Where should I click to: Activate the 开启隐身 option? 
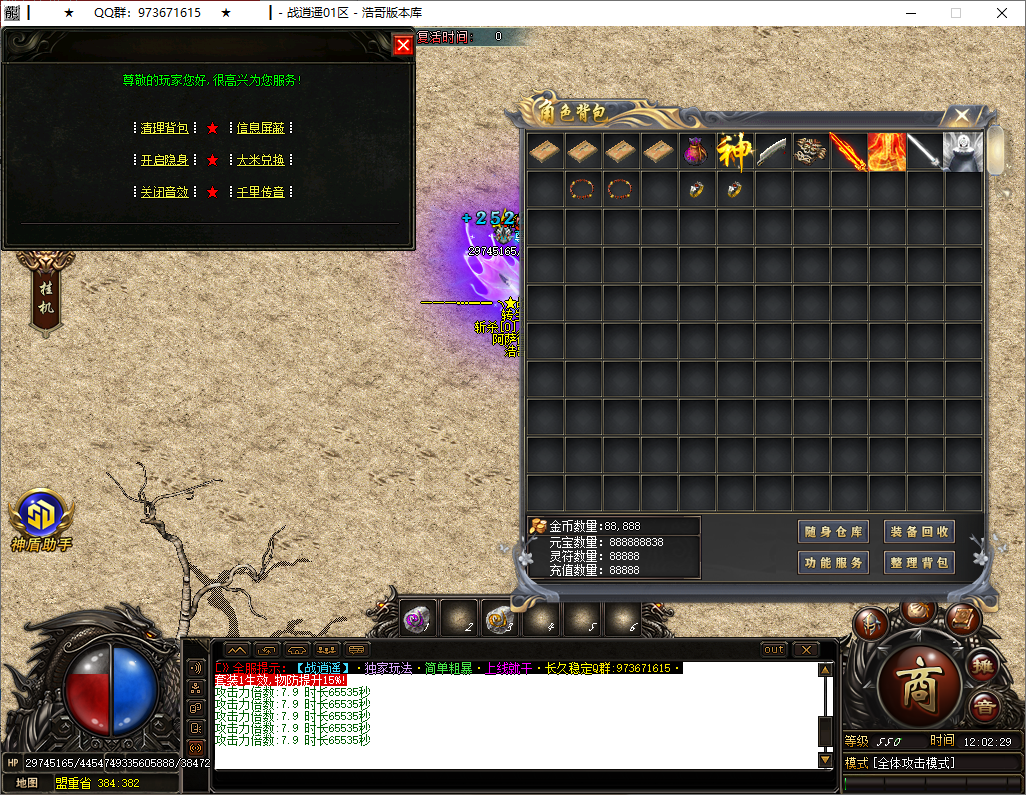[x=164, y=160]
